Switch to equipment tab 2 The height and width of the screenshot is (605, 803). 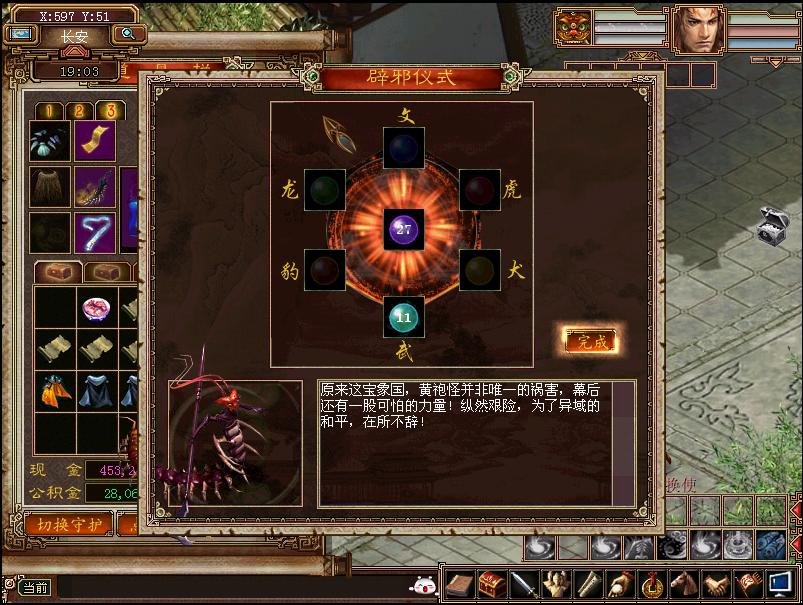click(x=79, y=110)
